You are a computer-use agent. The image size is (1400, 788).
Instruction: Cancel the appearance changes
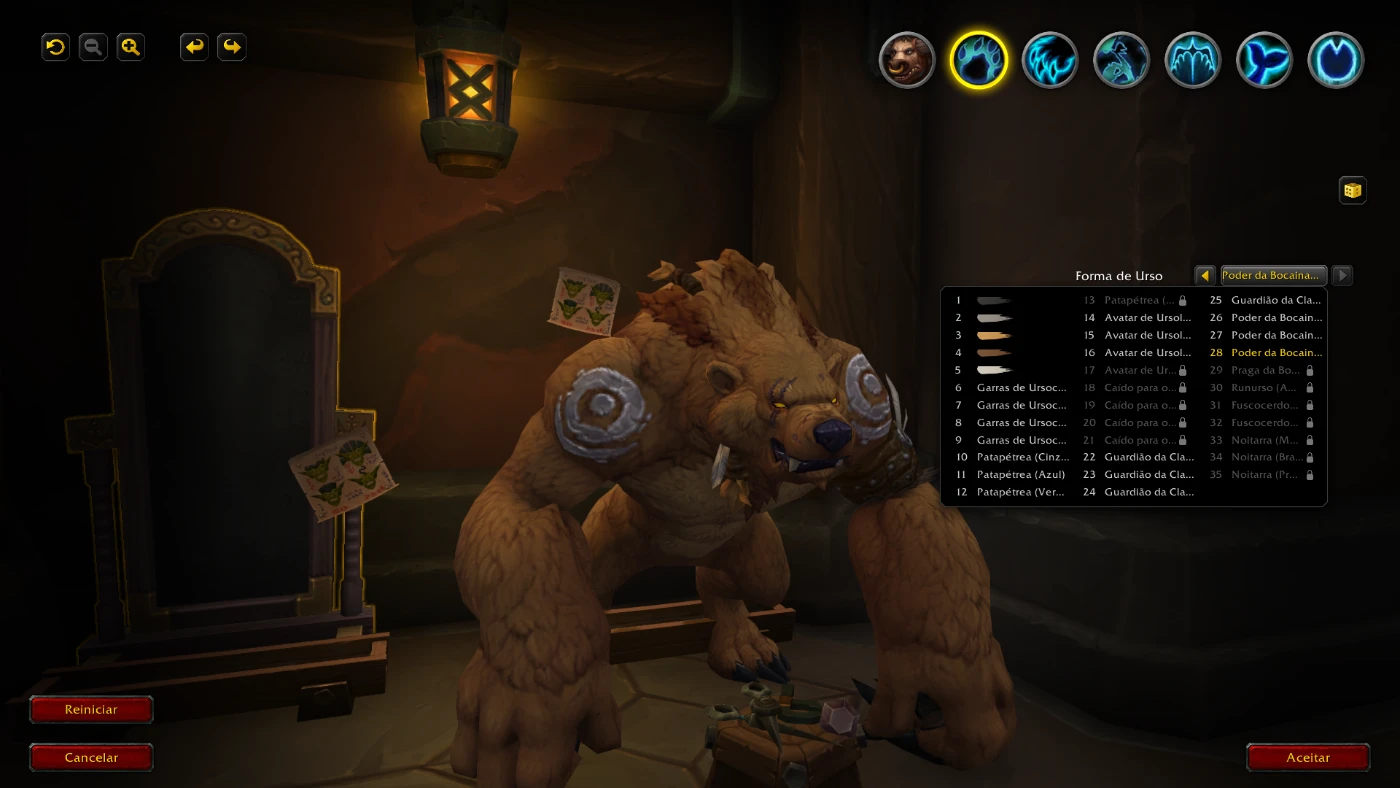[91, 758]
